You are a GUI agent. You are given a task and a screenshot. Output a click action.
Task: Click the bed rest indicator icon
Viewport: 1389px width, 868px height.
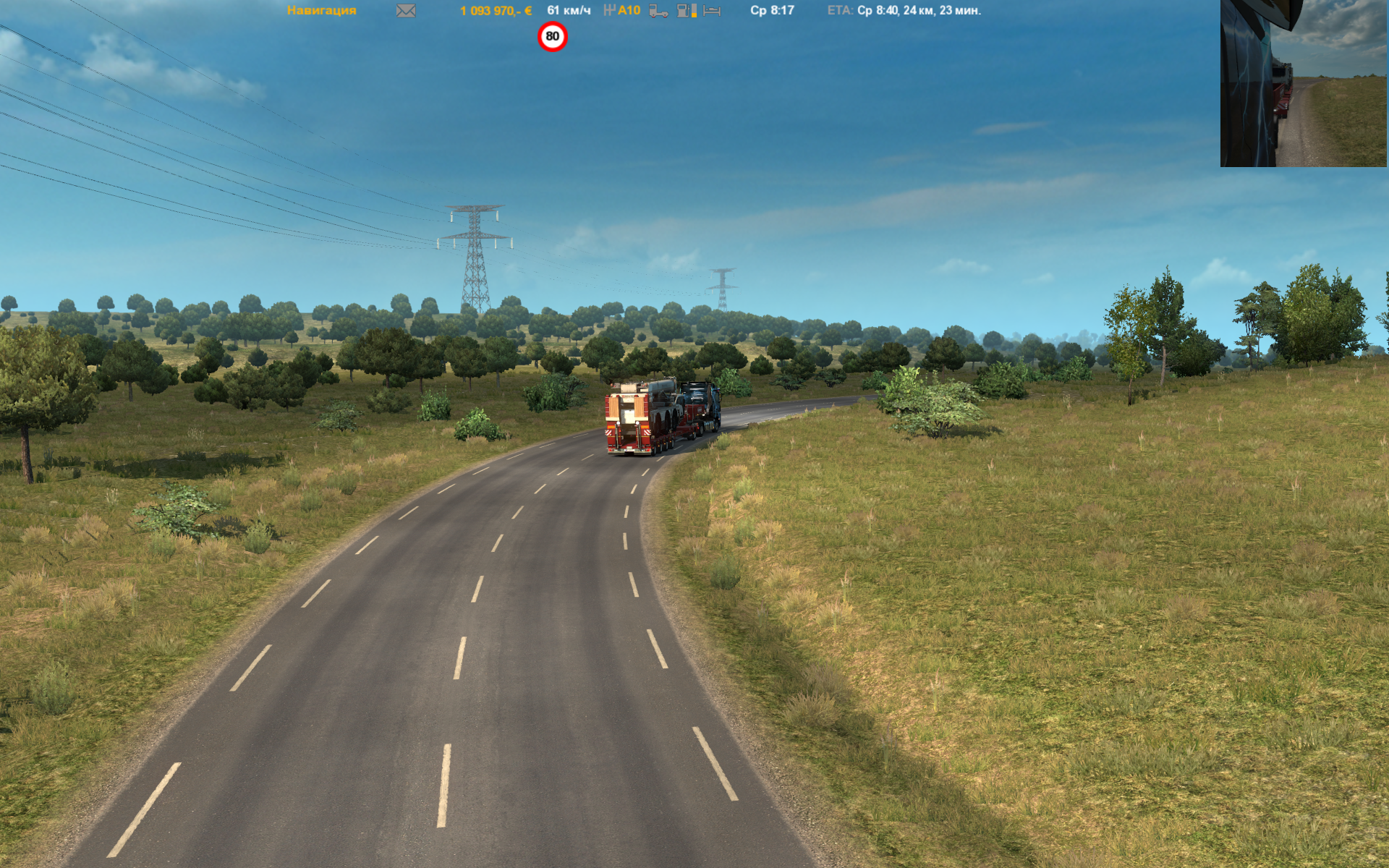coord(712,11)
